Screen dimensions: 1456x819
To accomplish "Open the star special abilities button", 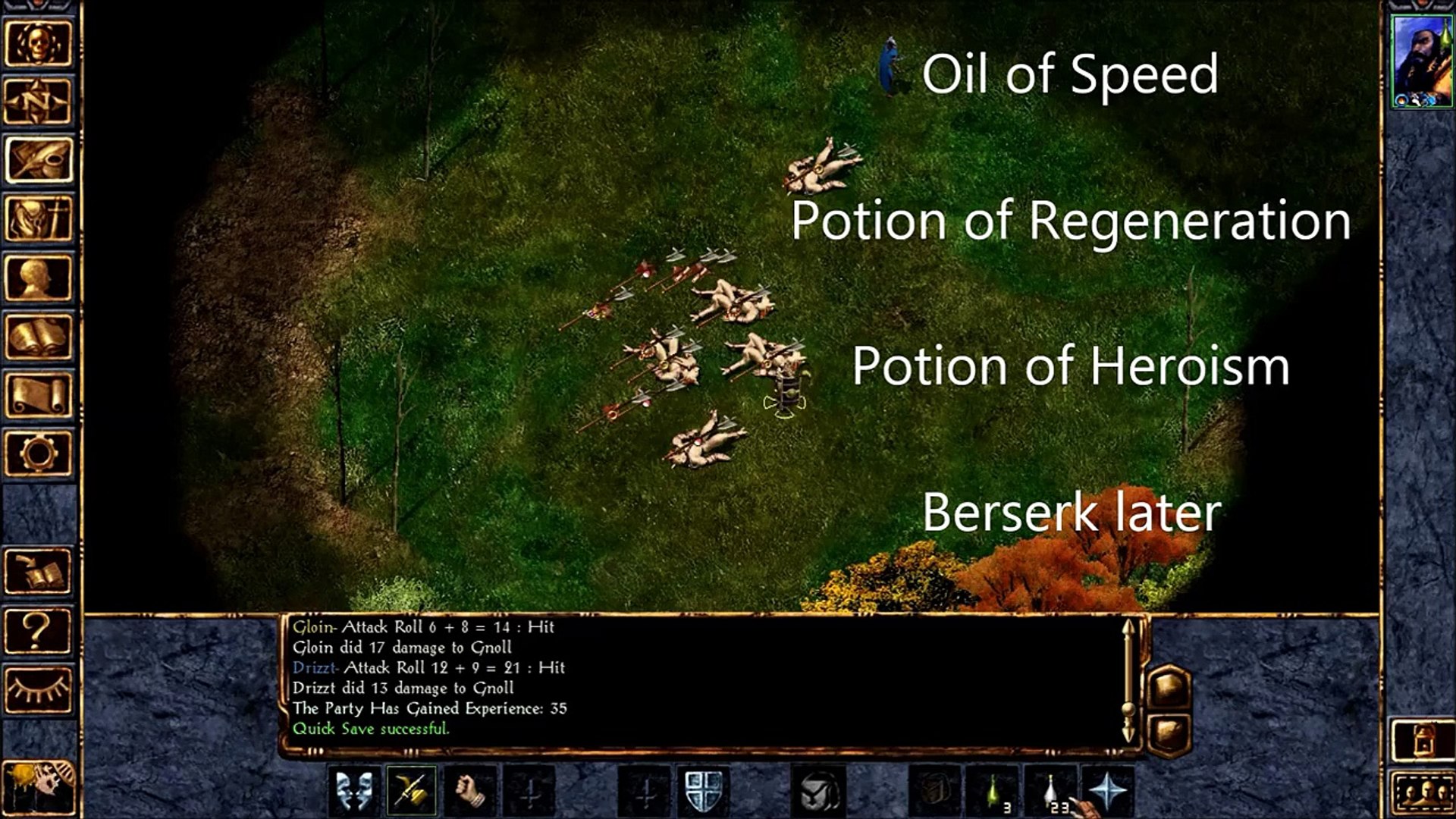I will [x=1108, y=791].
